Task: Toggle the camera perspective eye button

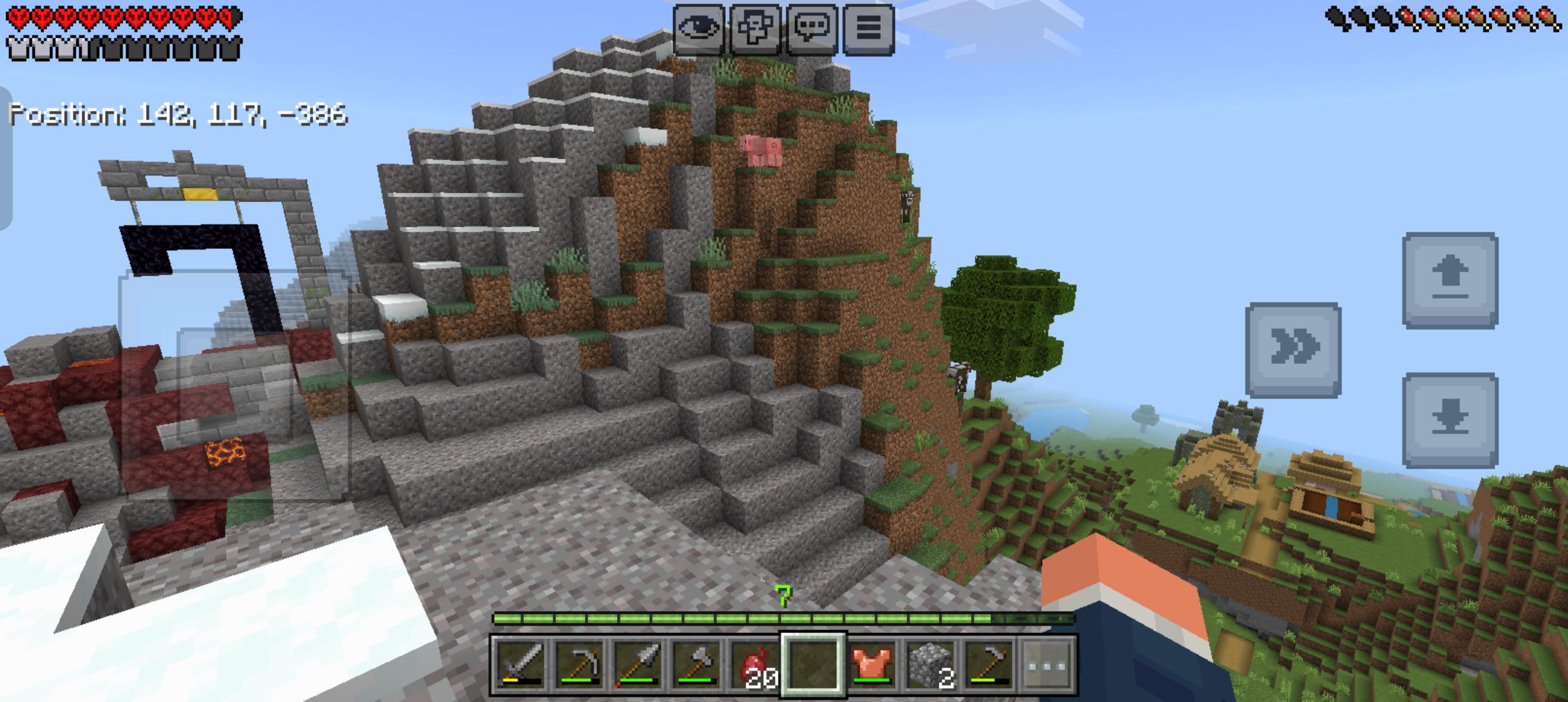Action: tap(698, 28)
